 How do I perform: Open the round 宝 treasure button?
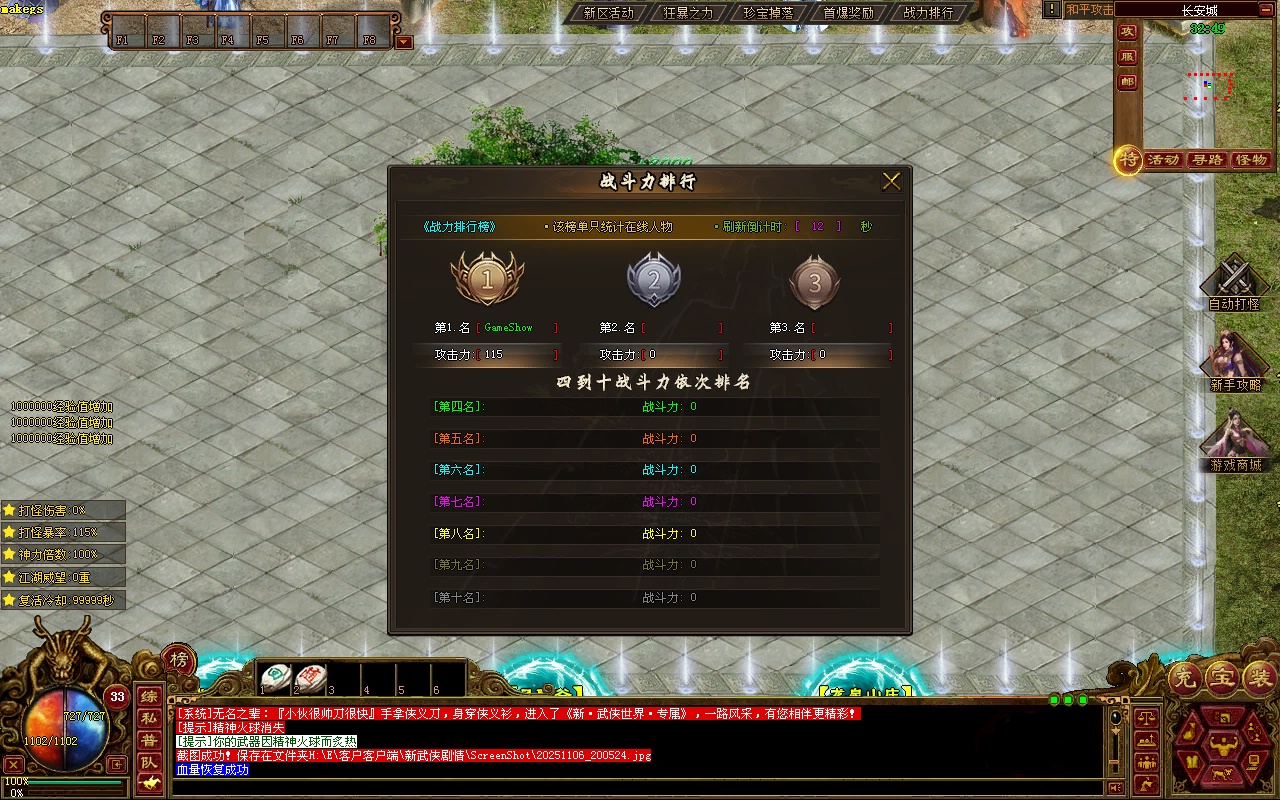pyautogui.click(x=1223, y=679)
